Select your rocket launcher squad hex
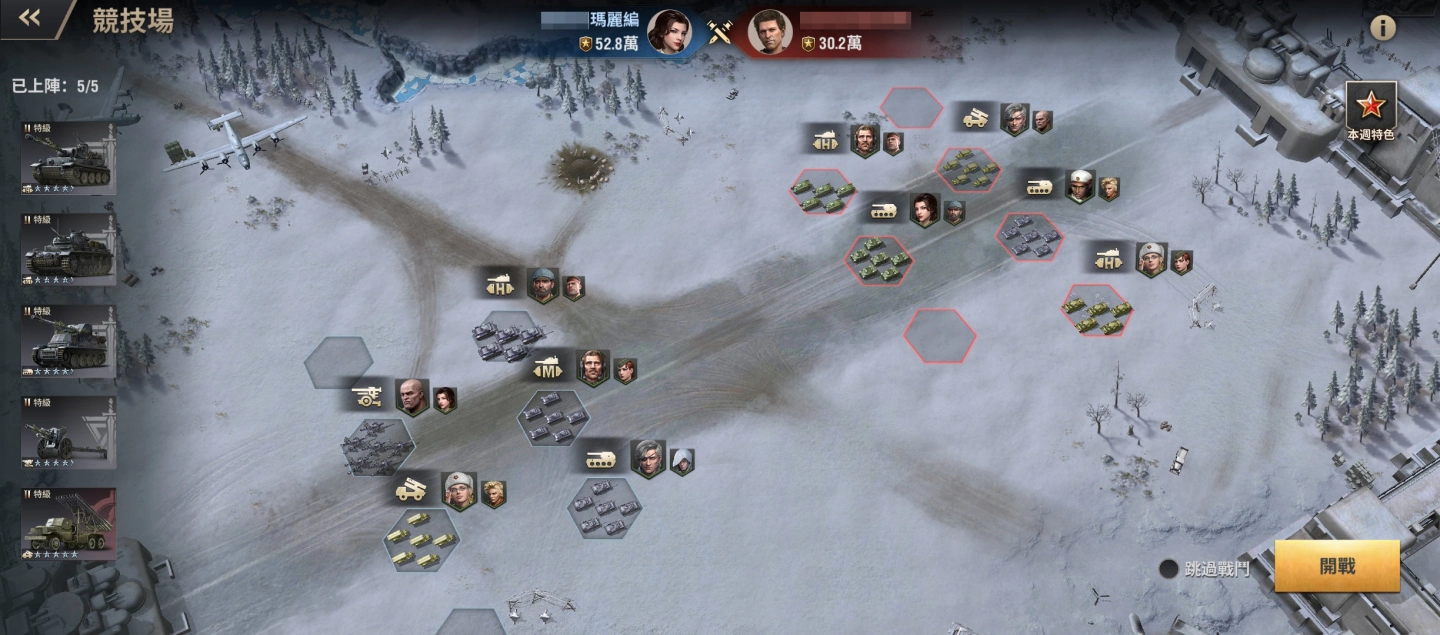This screenshot has width=1440, height=635. [422, 541]
